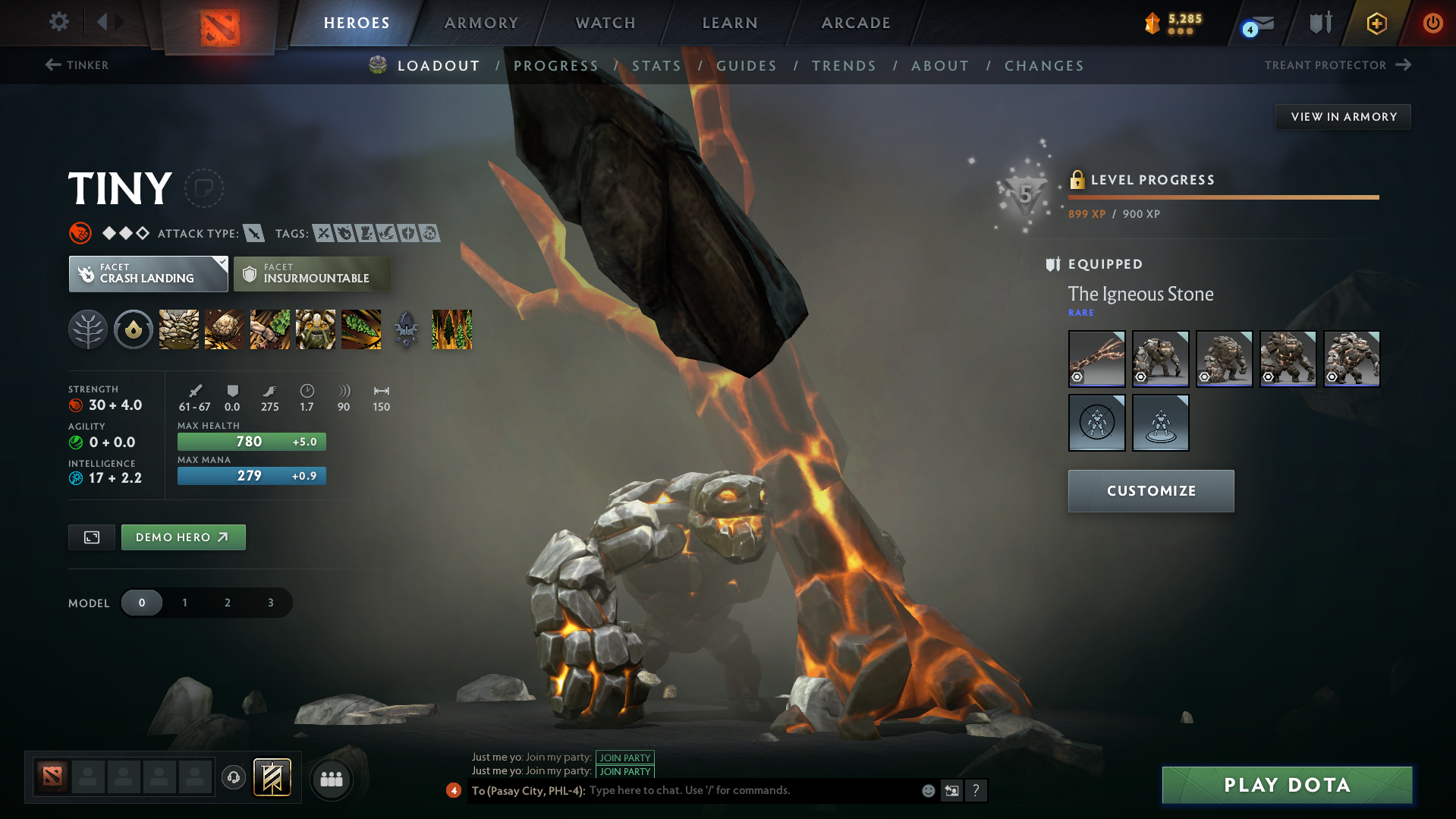
Task: Click the Tree Grab ability icon
Action: [269, 329]
